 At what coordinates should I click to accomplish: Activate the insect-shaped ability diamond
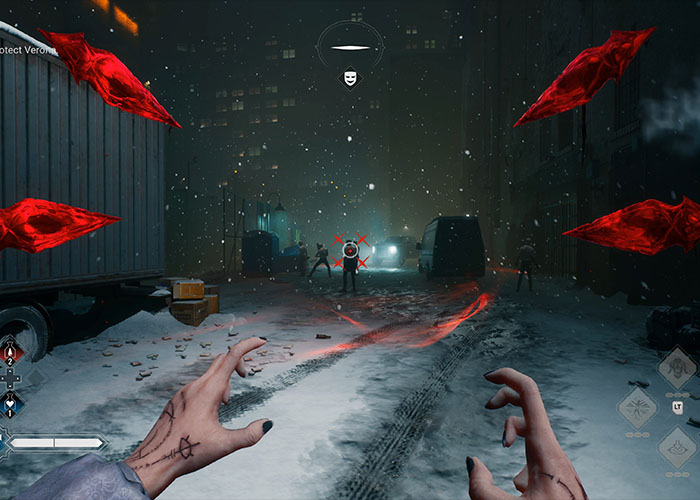tap(637, 406)
